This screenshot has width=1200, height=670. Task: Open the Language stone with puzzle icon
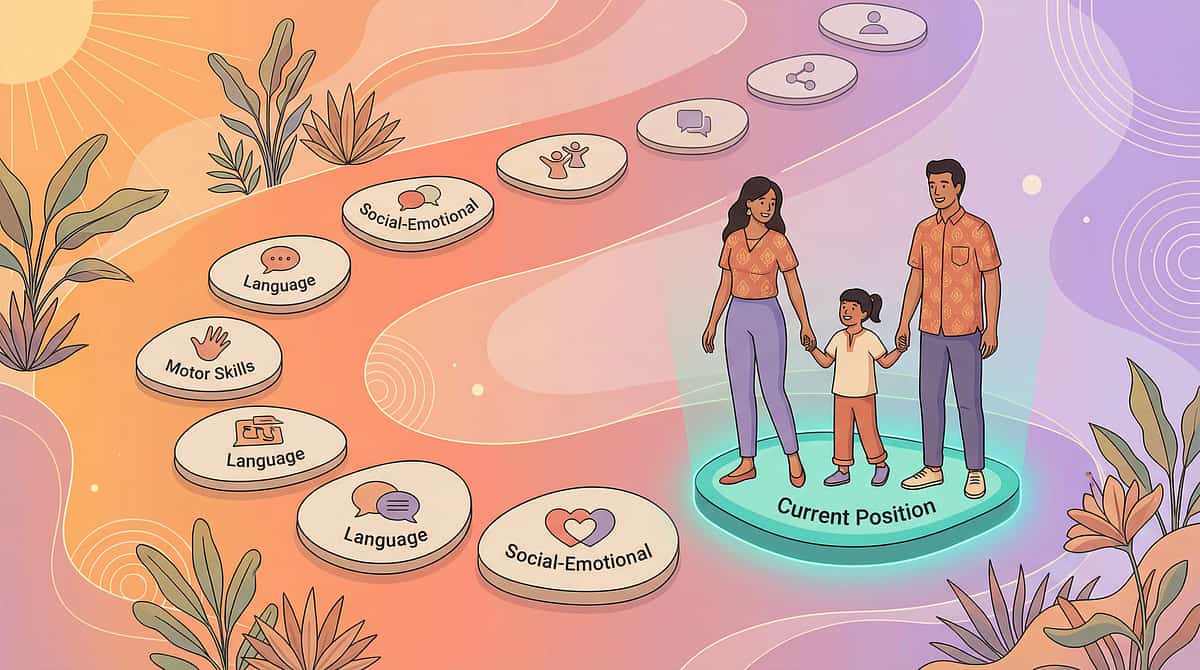tap(260, 444)
